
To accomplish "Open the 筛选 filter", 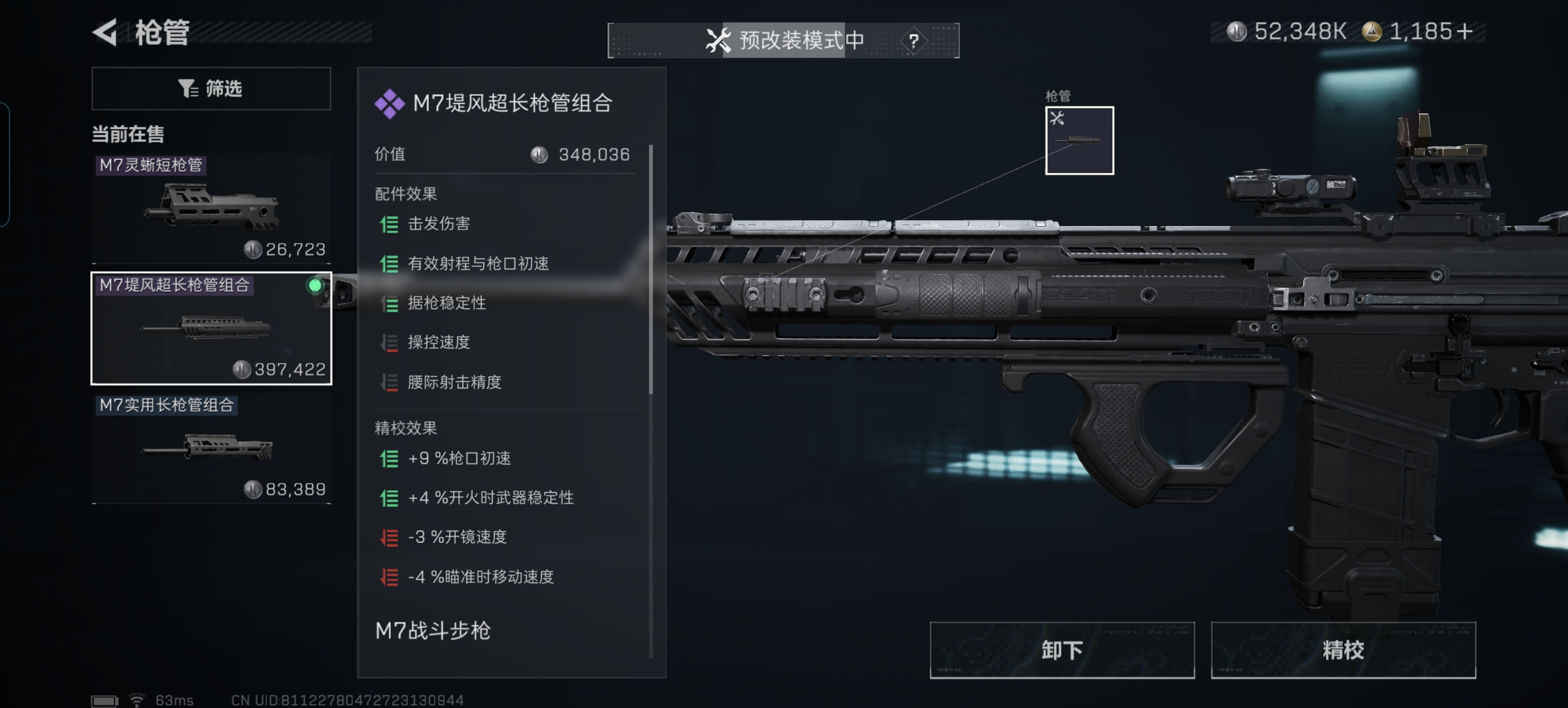I will [x=211, y=89].
